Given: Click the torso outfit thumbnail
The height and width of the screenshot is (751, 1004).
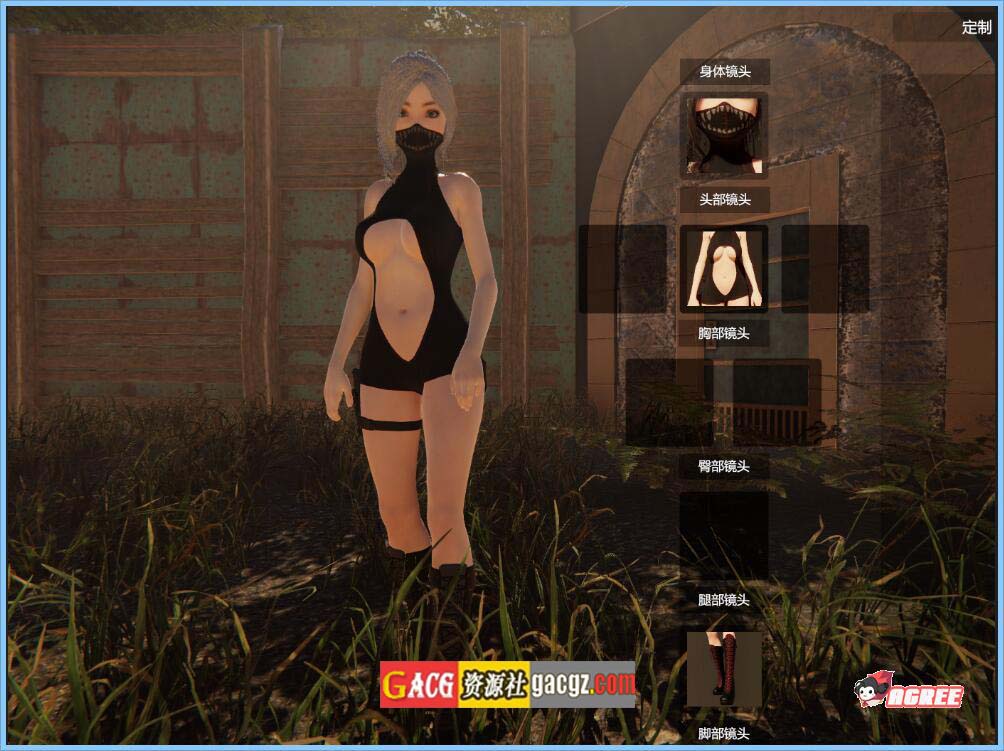Looking at the screenshot, I should pyautogui.click(x=724, y=269).
